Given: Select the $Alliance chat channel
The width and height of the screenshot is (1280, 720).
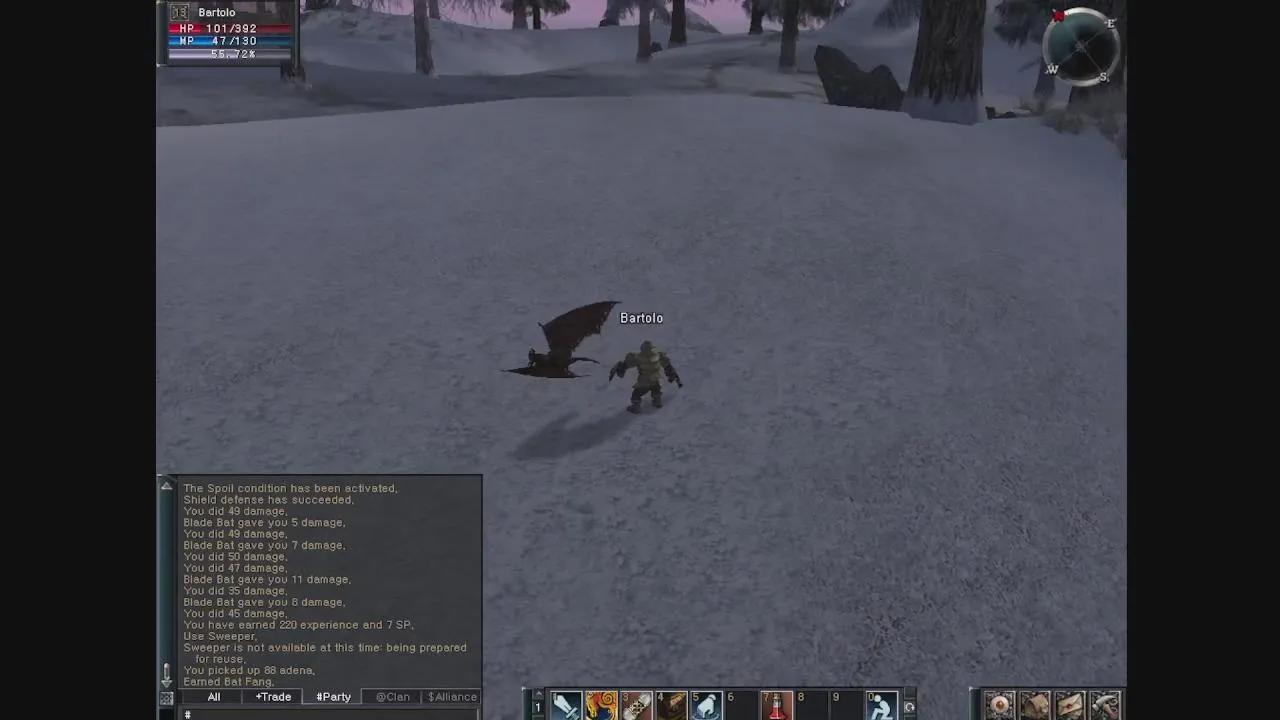Looking at the screenshot, I should click(x=452, y=696).
